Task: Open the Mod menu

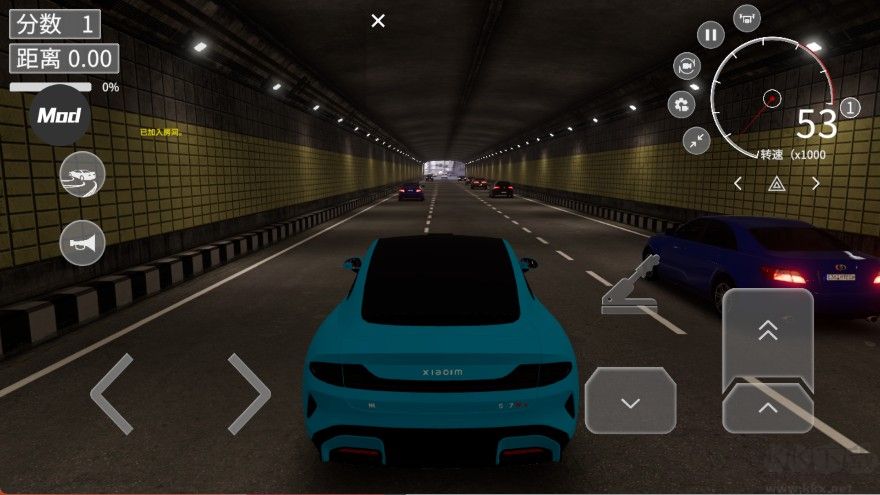Action: [x=59, y=116]
